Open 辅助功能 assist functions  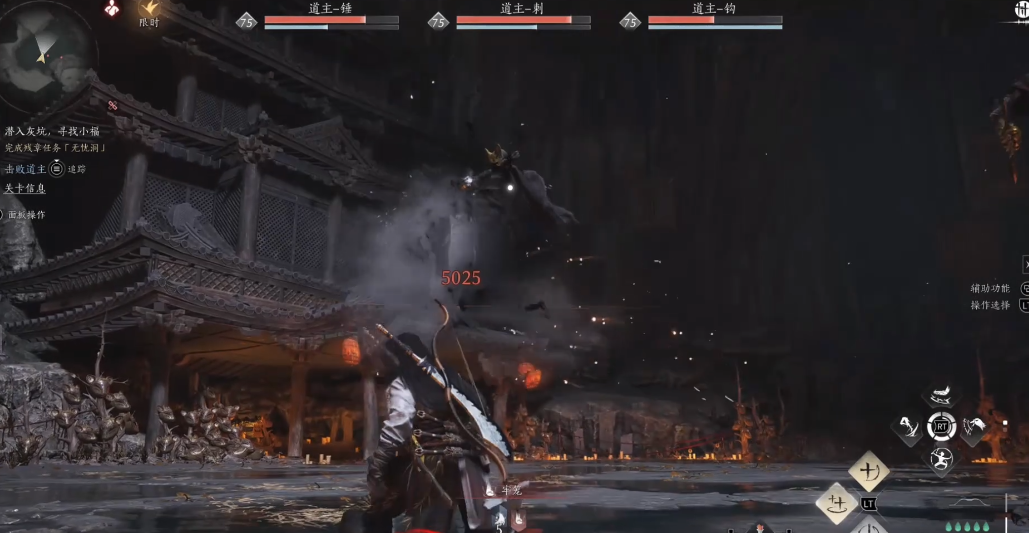(990, 288)
